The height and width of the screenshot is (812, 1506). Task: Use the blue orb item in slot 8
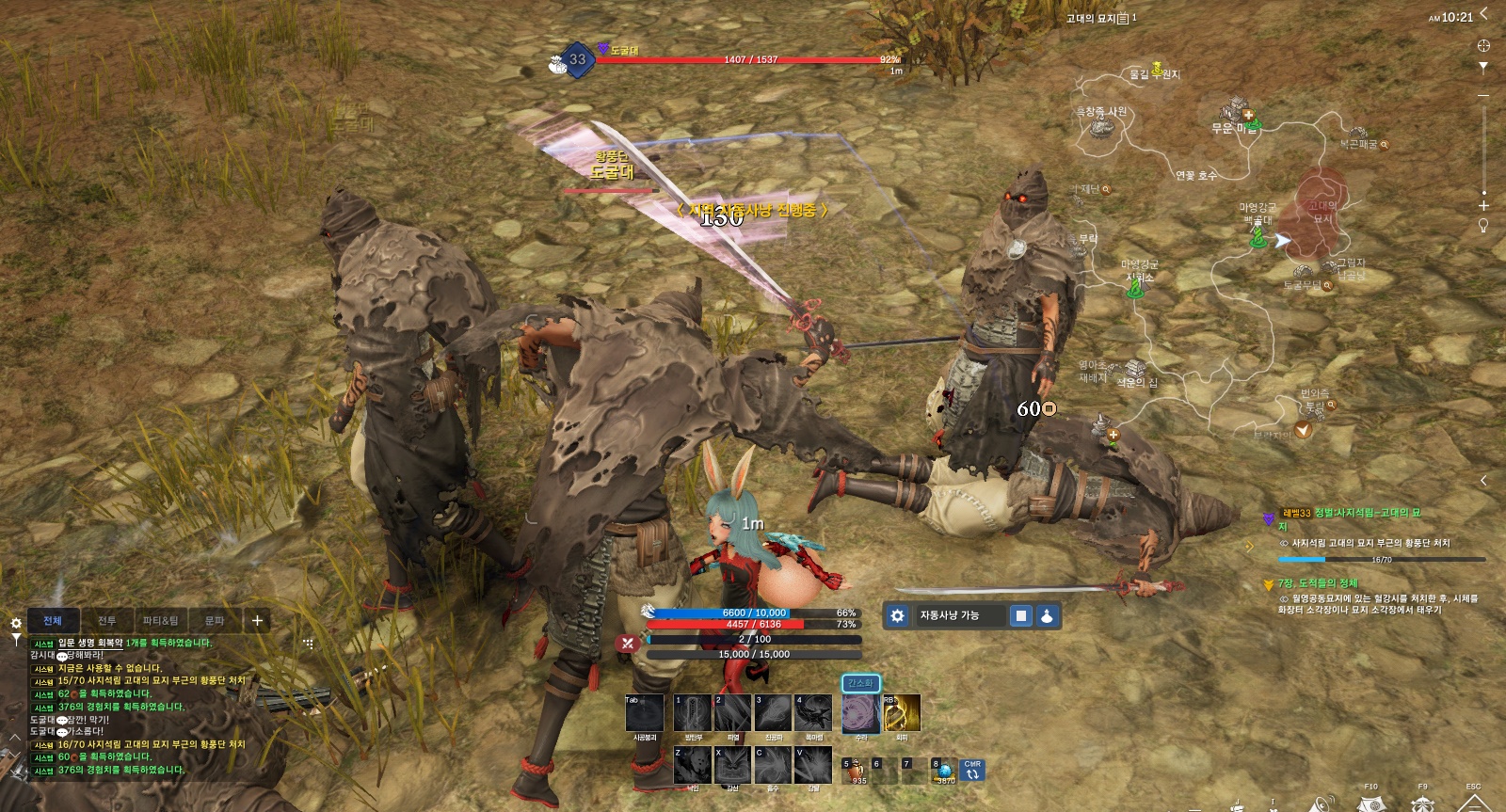(944, 772)
